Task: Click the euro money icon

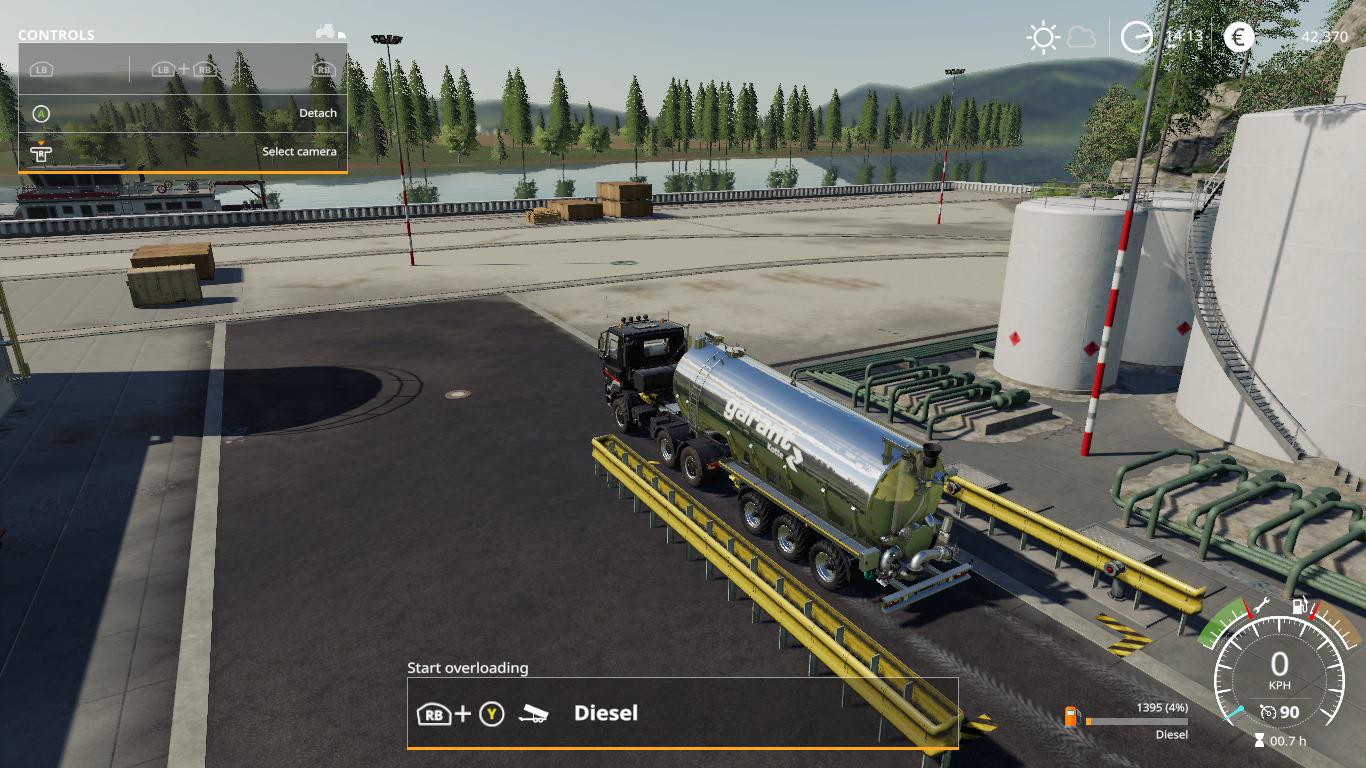Action: click(1238, 38)
